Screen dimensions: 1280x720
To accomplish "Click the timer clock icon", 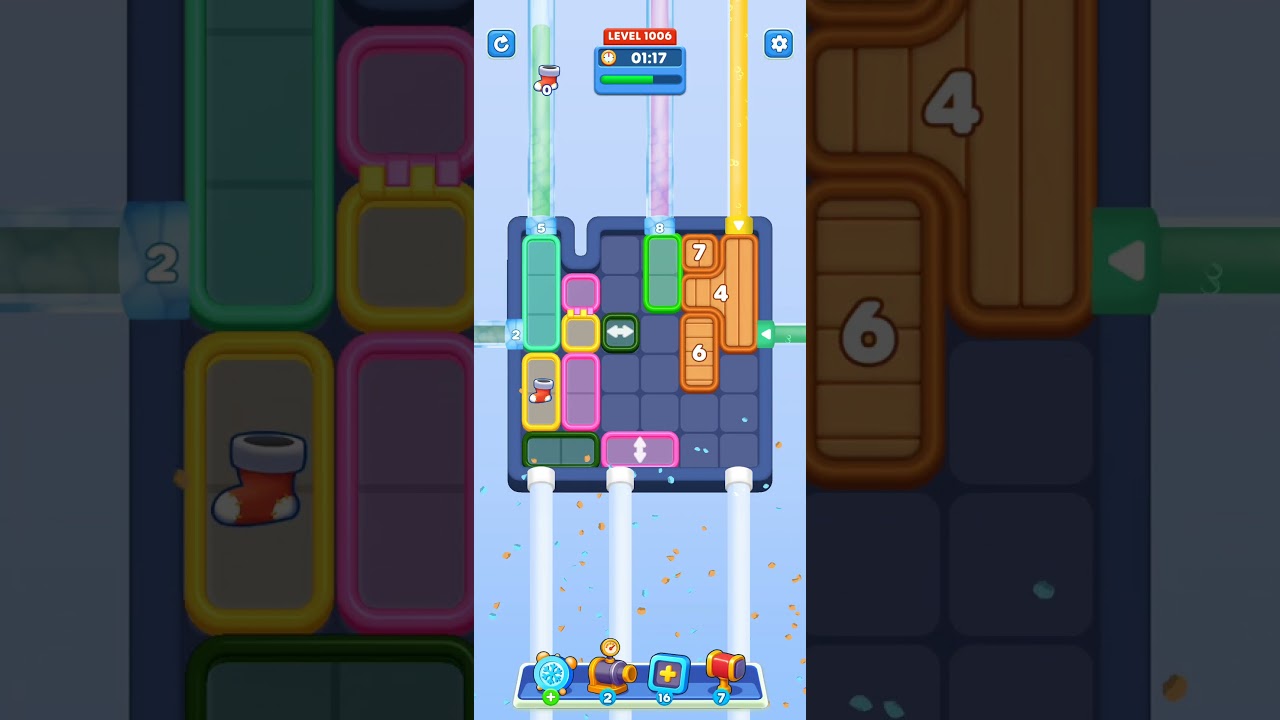I will point(607,58).
